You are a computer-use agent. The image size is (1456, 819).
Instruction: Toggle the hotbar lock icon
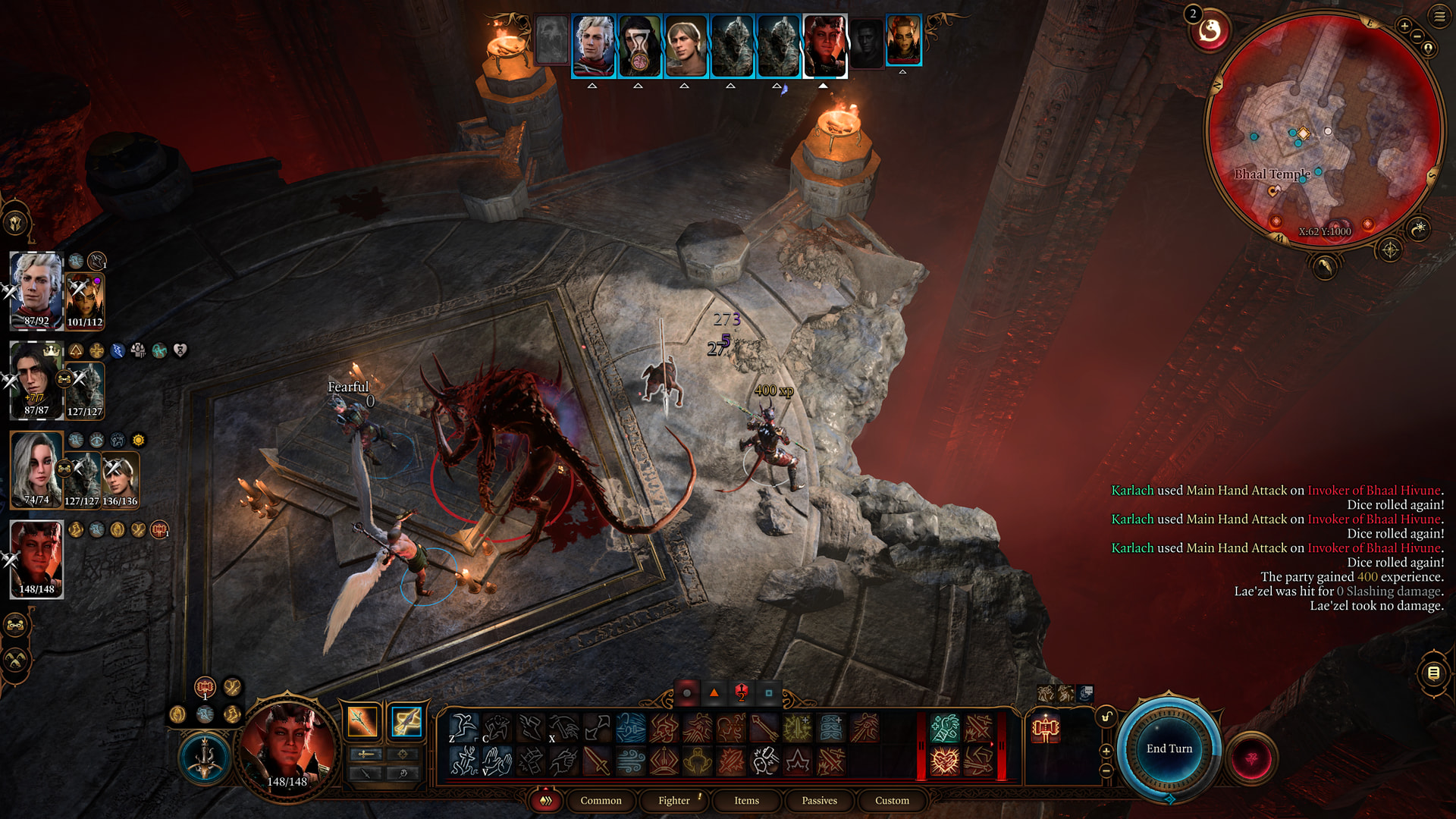pos(1106,717)
